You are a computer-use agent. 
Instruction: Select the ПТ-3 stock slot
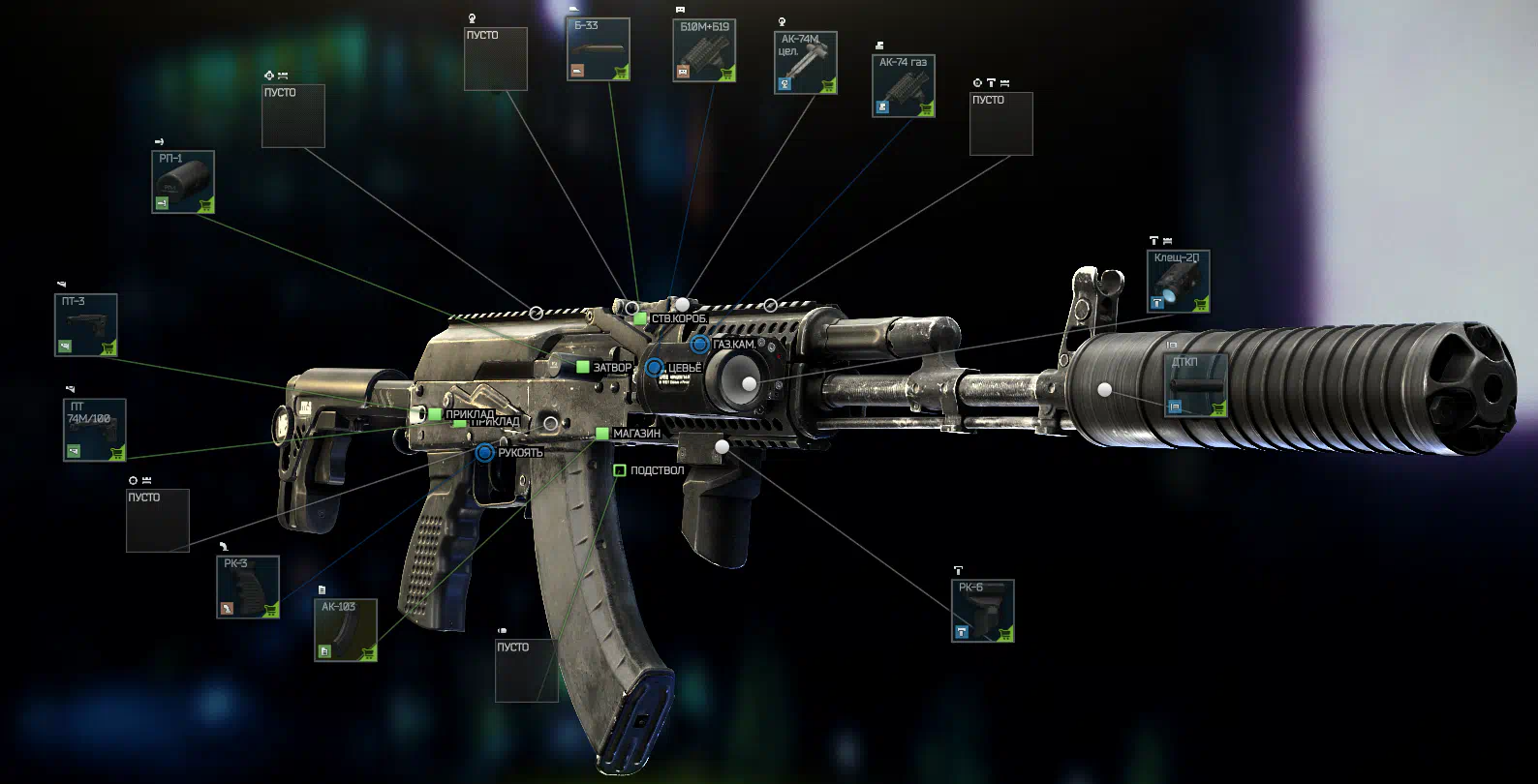click(x=85, y=325)
